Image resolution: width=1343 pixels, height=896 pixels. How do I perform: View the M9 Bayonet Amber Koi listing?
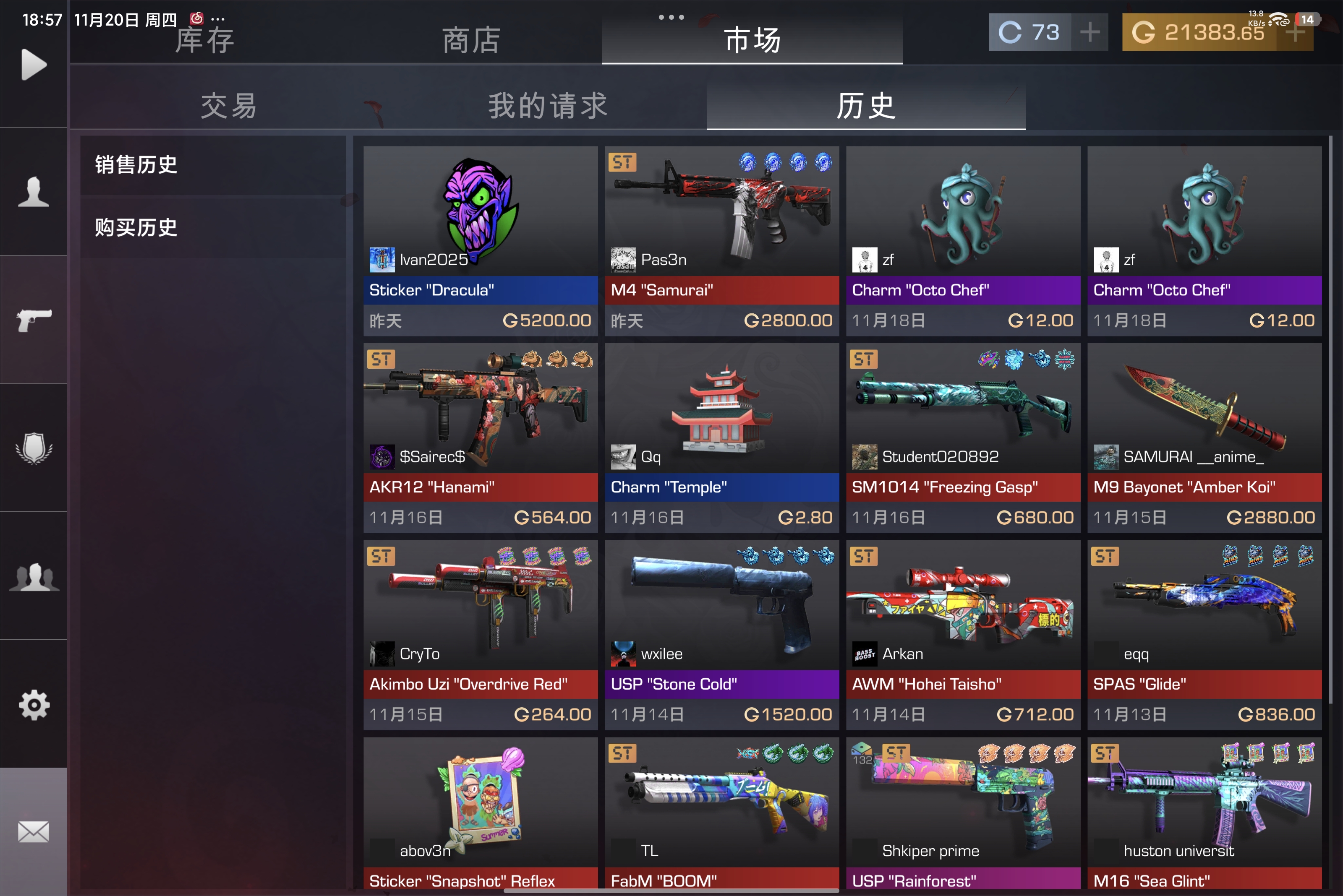coord(1204,434)
